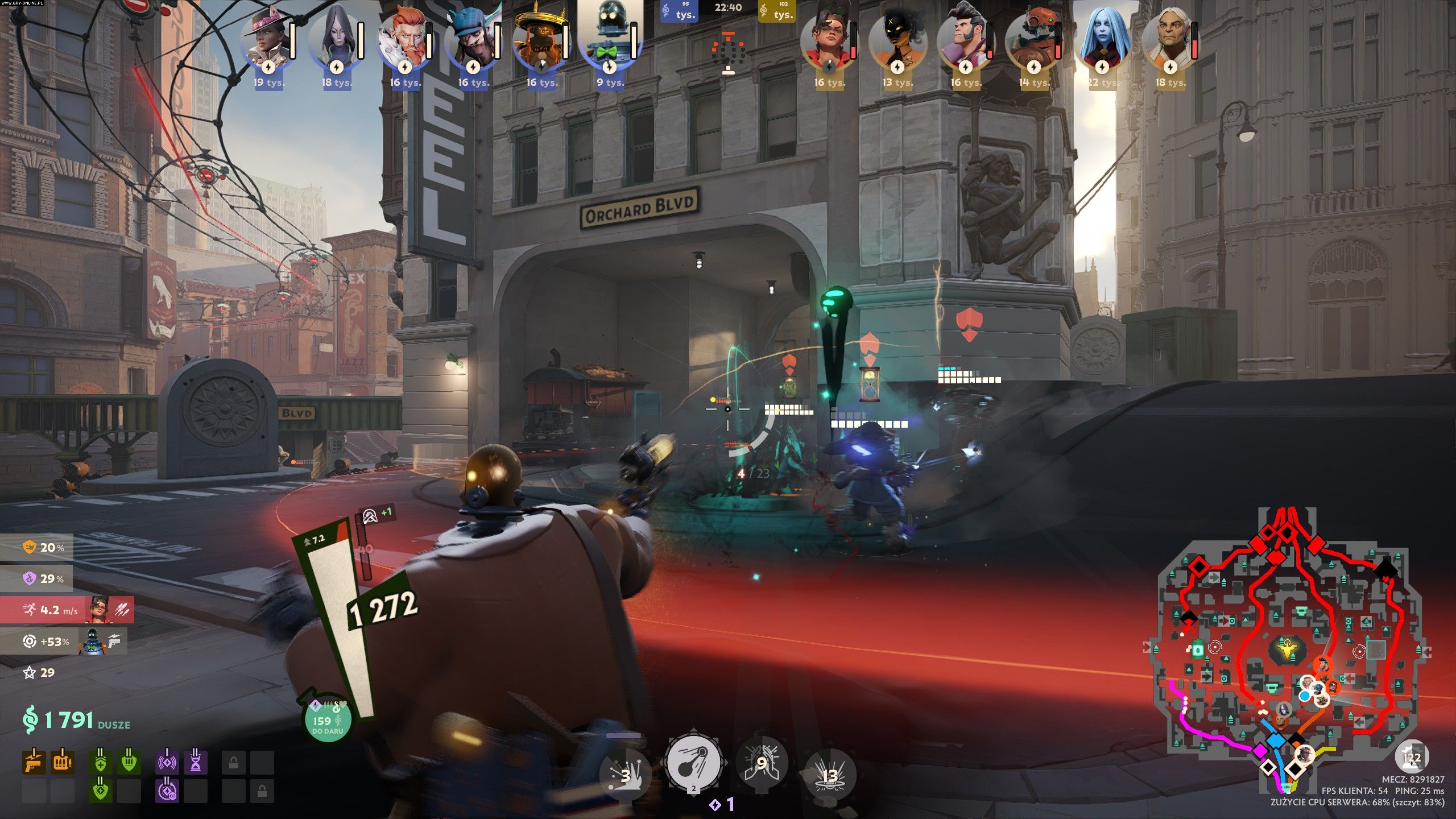Open the minimap
Viewport: 1456px width, 819px height.
[x=1285, y=648]
